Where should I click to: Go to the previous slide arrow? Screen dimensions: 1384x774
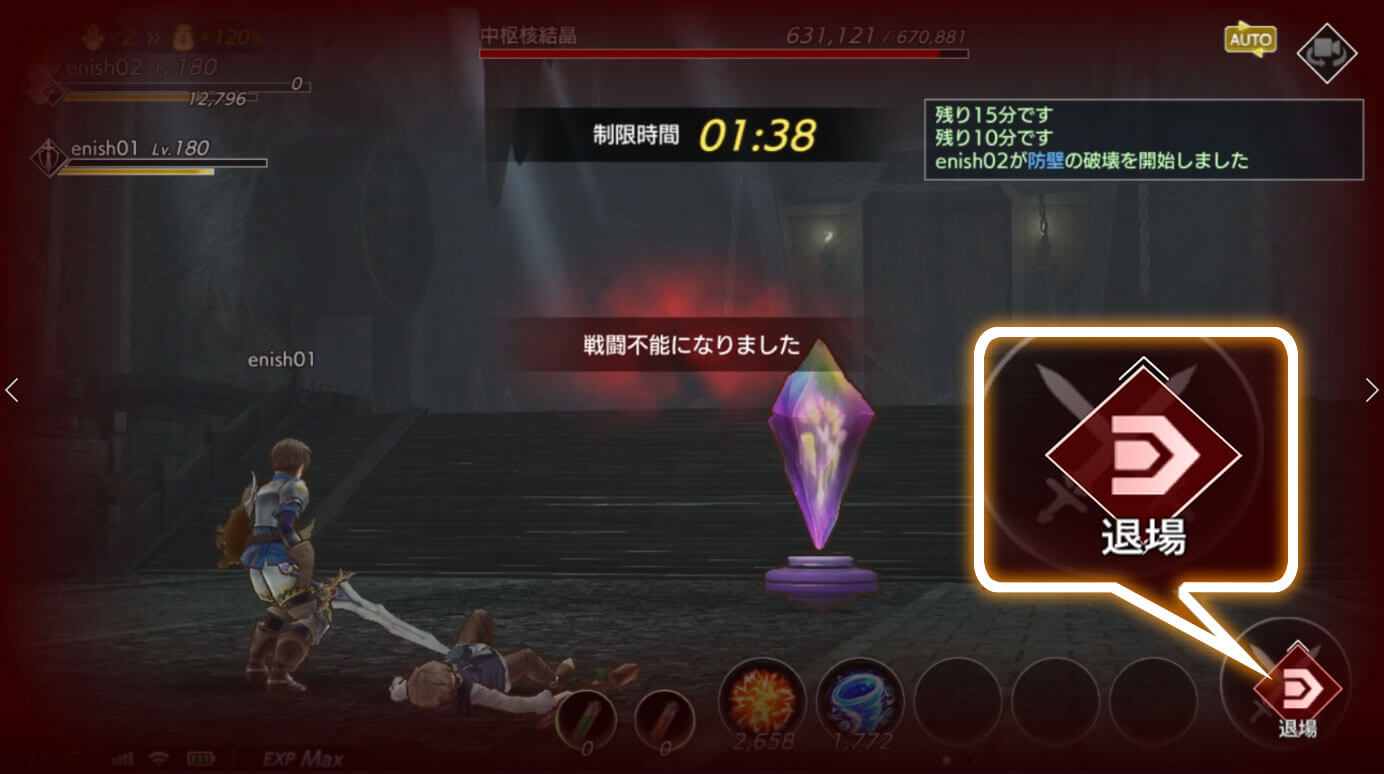tap(12, 390)
